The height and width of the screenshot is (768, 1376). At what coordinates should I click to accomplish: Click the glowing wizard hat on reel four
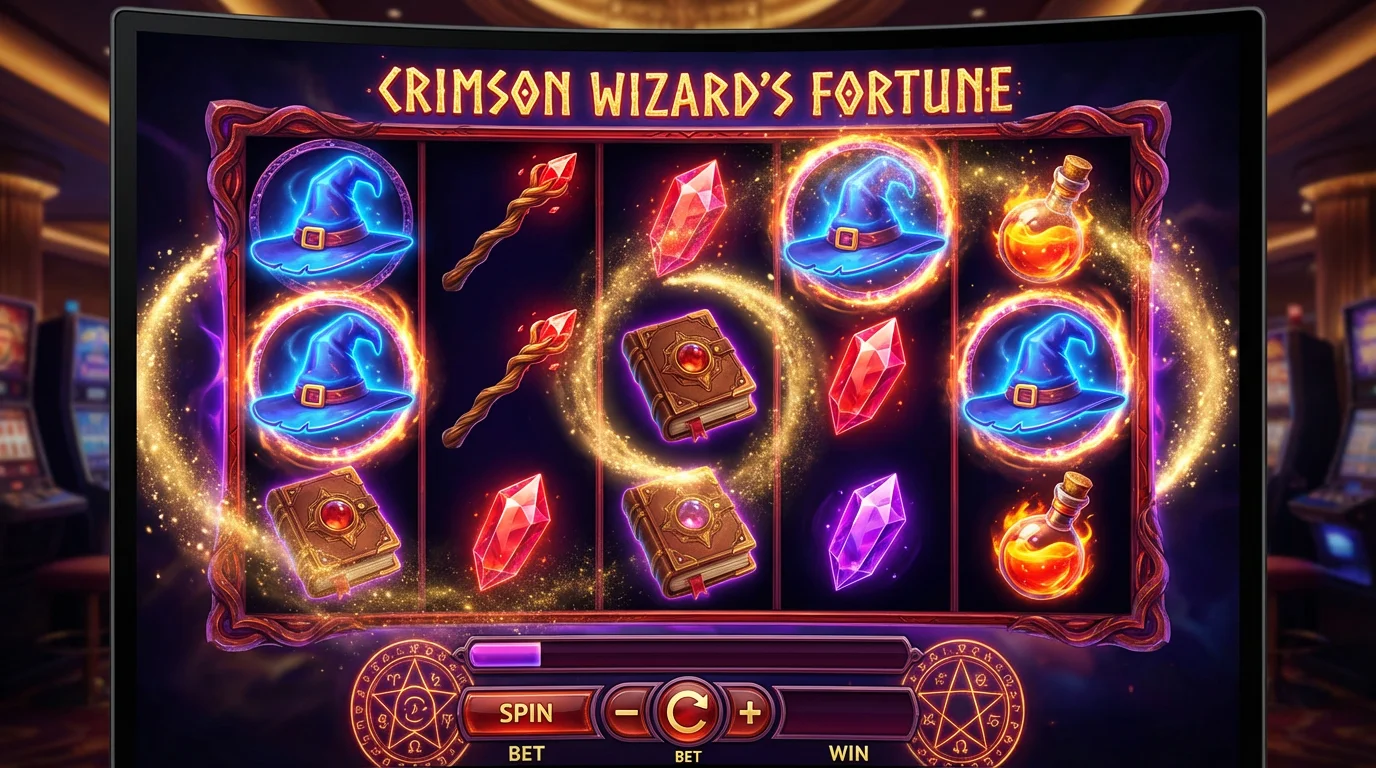(x=865, y=220)
